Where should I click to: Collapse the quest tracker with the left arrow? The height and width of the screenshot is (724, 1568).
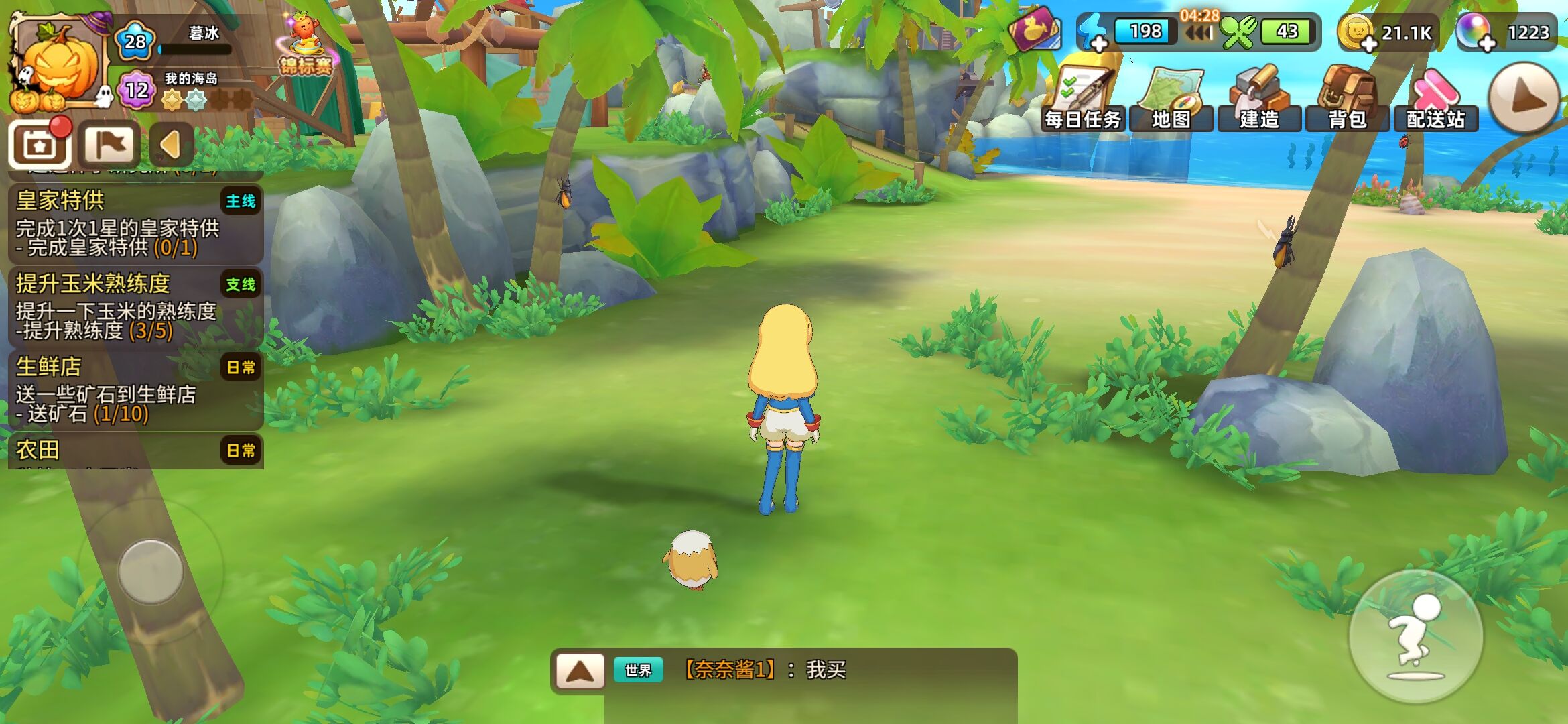click(x=172, y=144)
